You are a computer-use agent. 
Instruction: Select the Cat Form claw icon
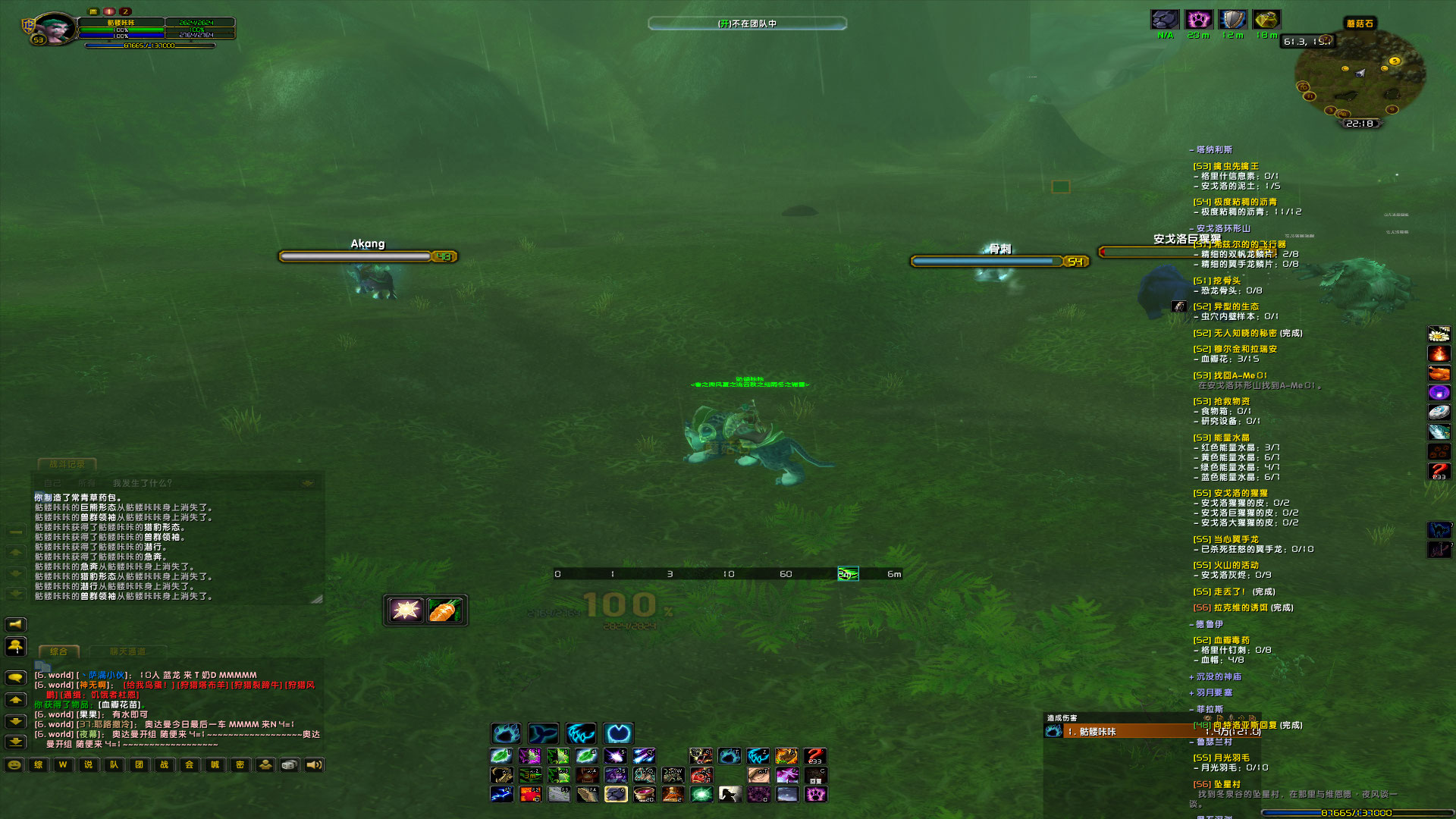(x=582, y=733)
